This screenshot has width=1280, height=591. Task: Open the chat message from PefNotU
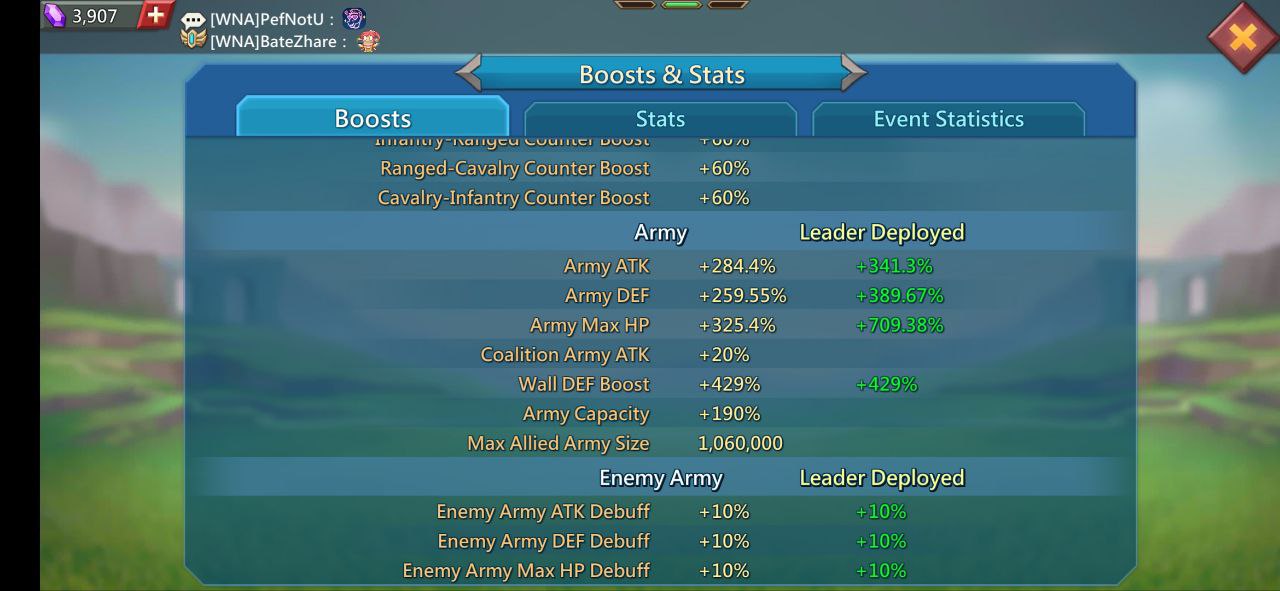pos(272,19)
